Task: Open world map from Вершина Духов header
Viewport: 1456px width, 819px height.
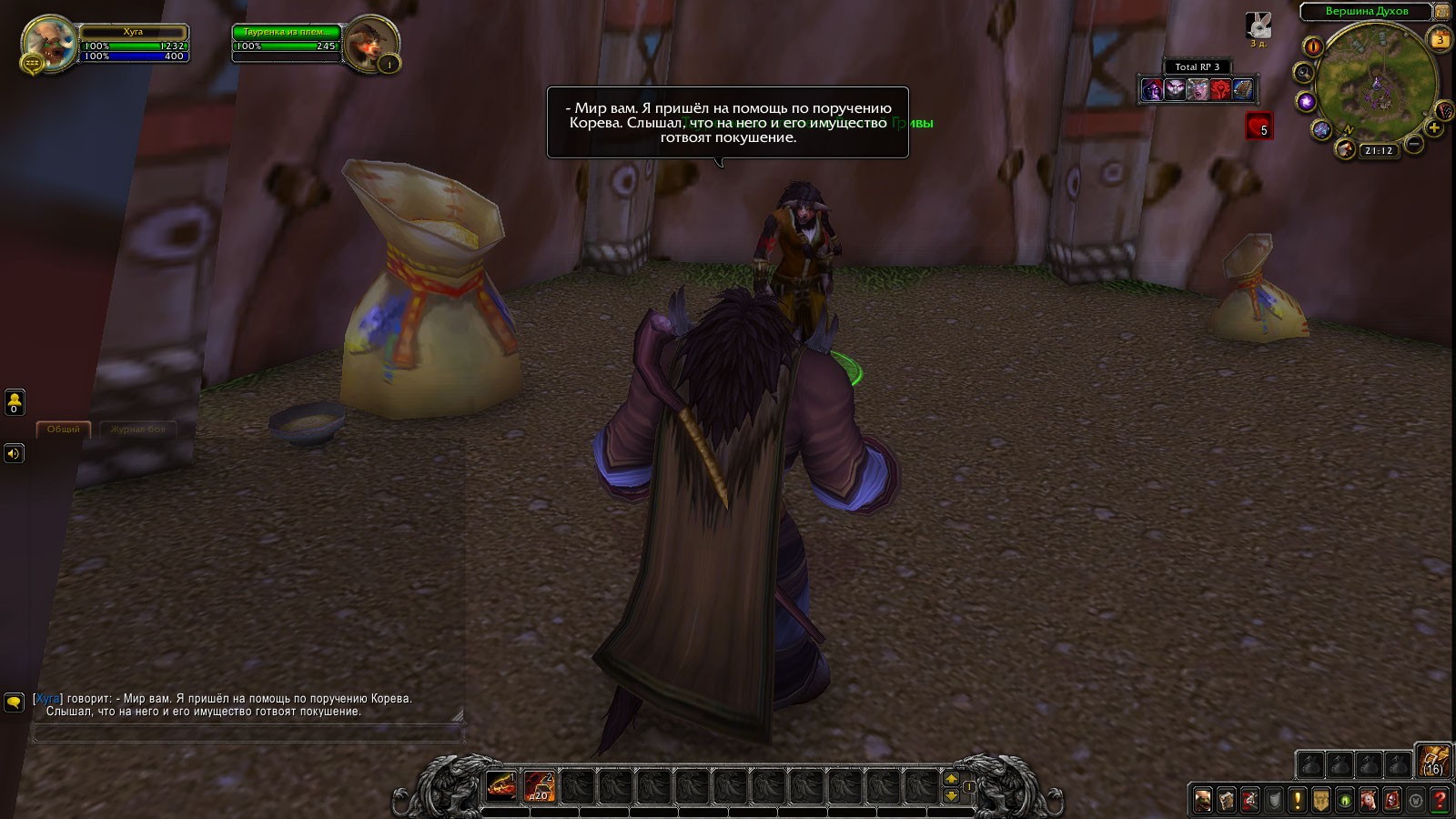Action: [x=1366, y=12]
